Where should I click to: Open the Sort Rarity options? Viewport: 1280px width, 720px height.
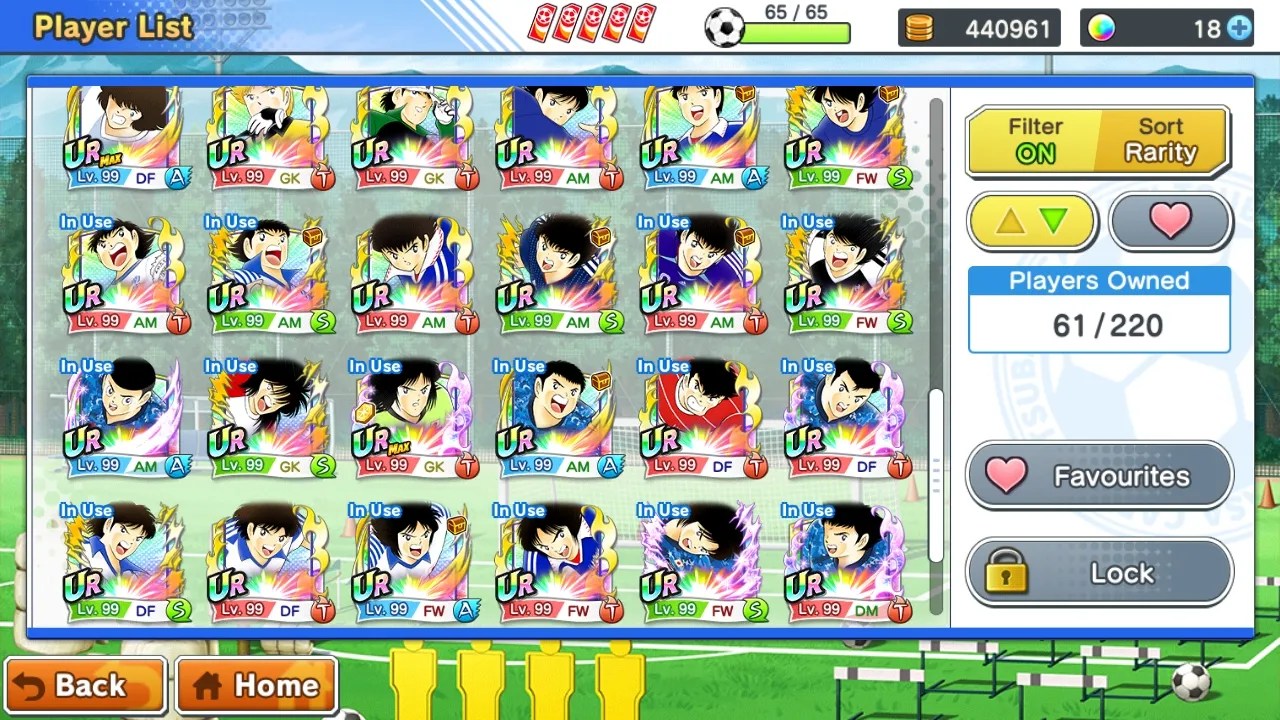[1160, 140]
